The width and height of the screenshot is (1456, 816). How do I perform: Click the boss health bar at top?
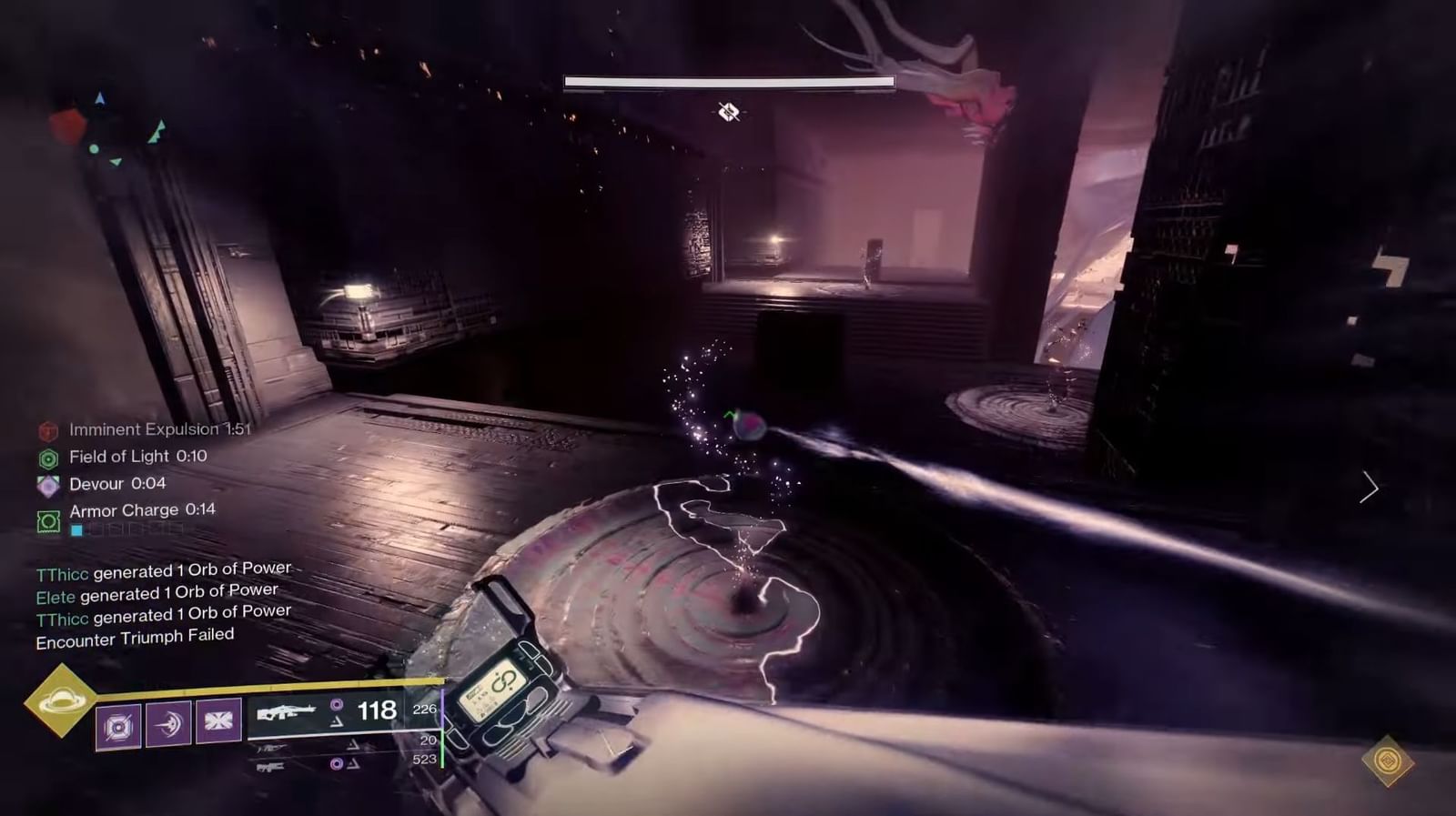[728, 82]
